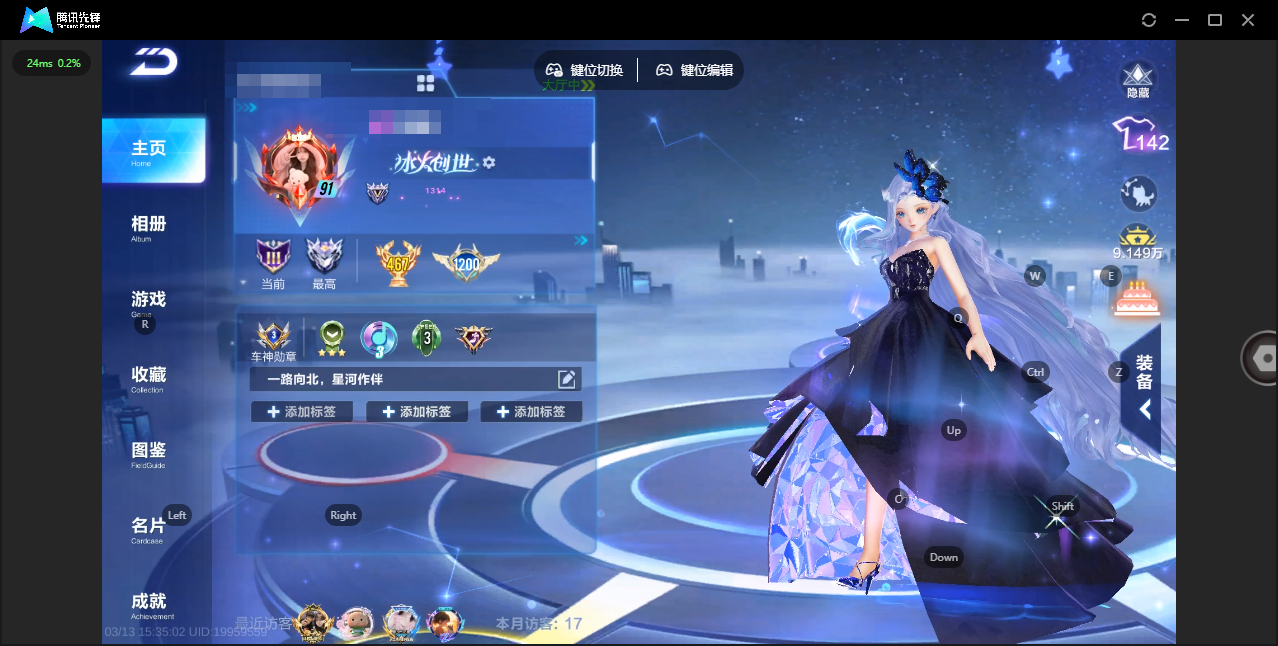Click 键位切换 key mapping switch
Viewport: 1278px width, 646px height.
[585, 70]
